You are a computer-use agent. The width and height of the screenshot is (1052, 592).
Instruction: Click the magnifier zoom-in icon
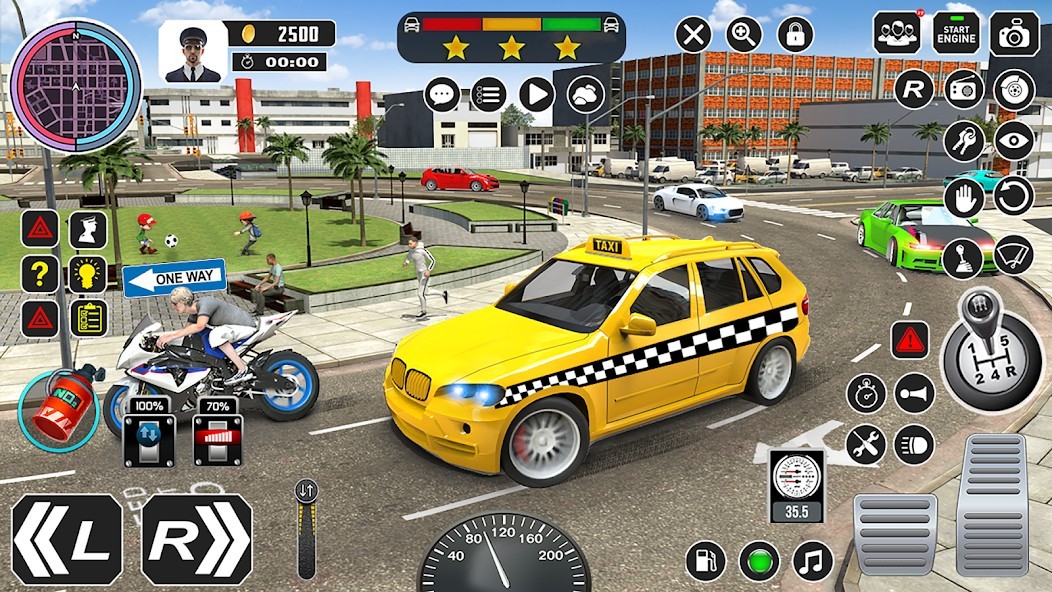(x=744, y=35)
